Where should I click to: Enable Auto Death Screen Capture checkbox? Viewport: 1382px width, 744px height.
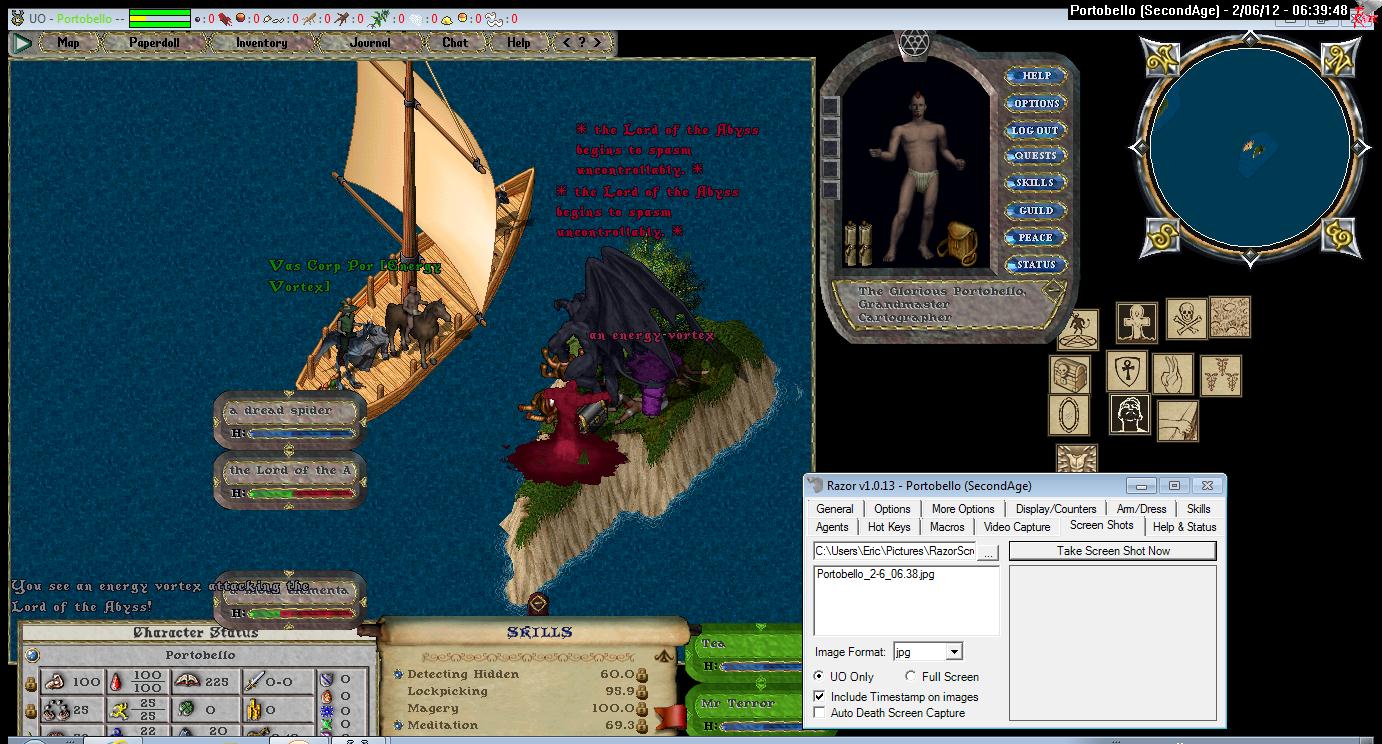(x=820, y=713)
